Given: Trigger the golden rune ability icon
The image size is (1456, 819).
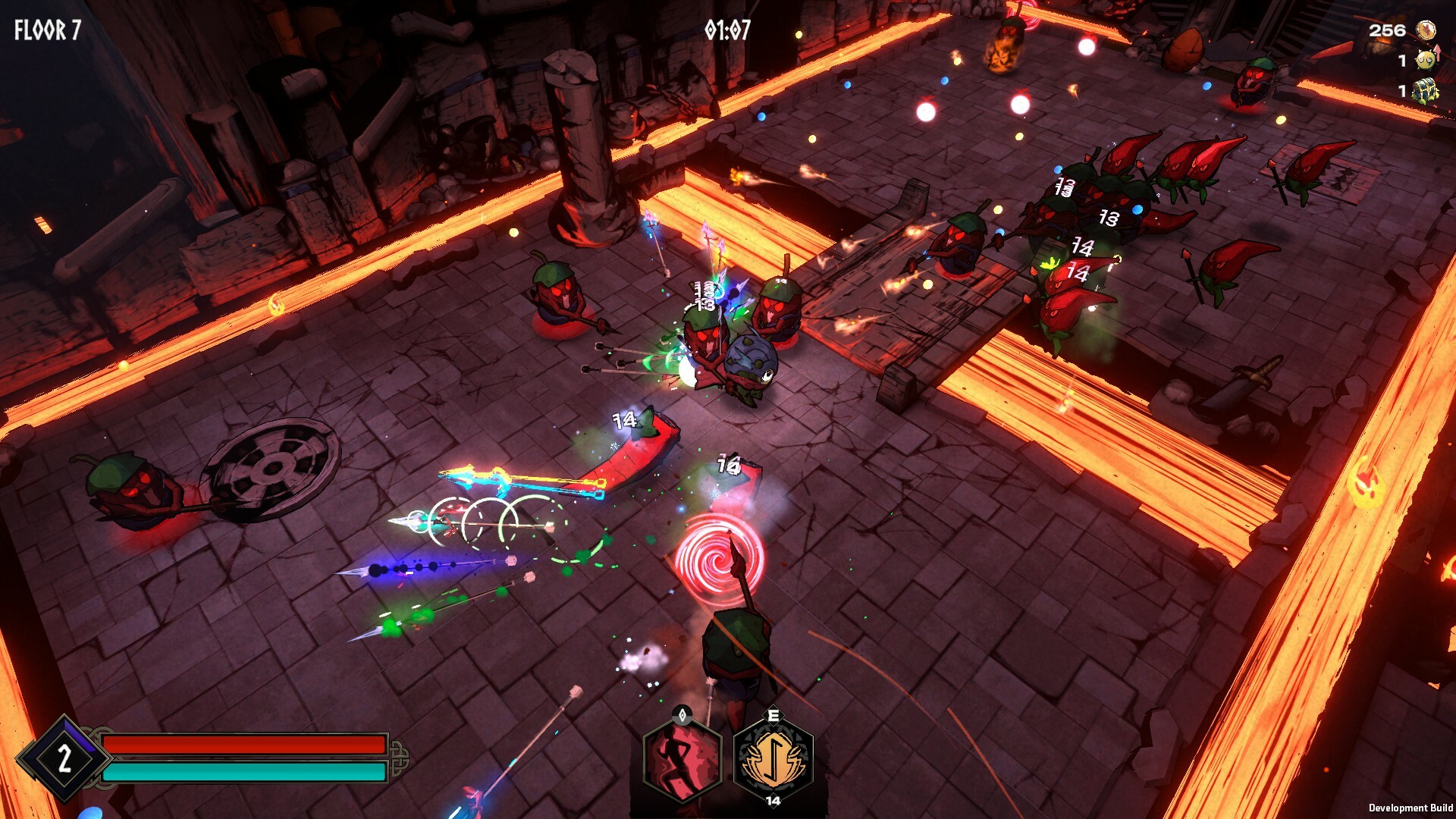Looking at the screenshot, I should pyautogui.click(x=771, y=760).
